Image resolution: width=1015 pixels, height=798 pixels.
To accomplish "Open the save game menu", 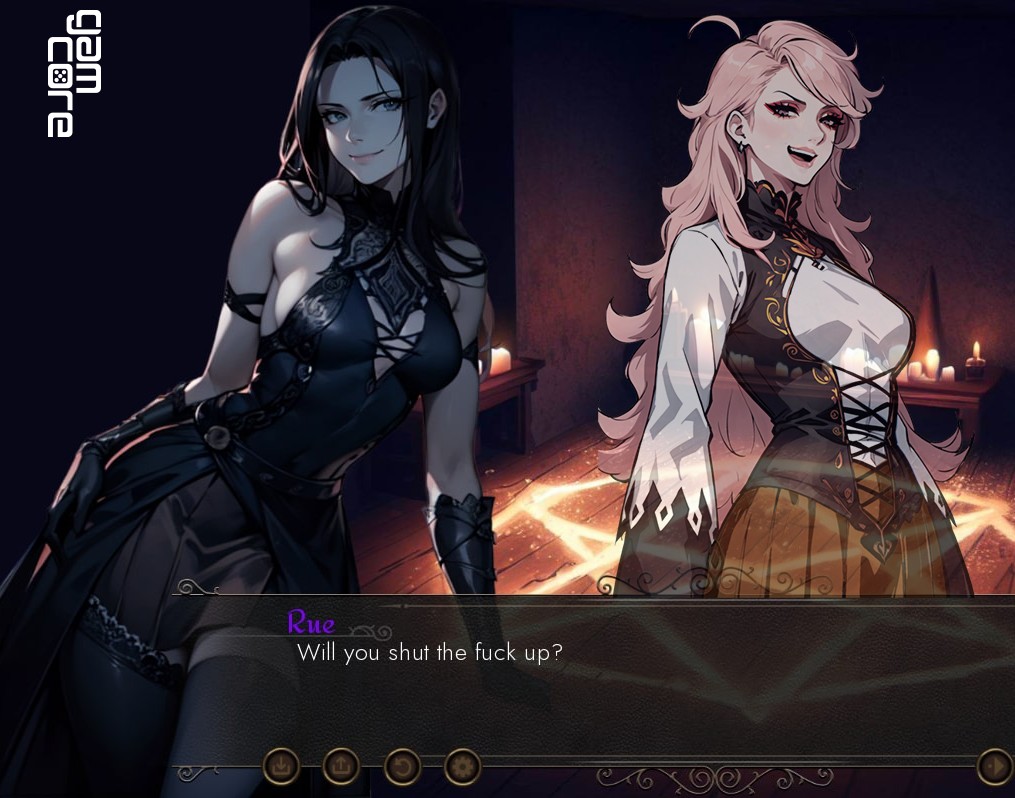I will coord(281,767).
